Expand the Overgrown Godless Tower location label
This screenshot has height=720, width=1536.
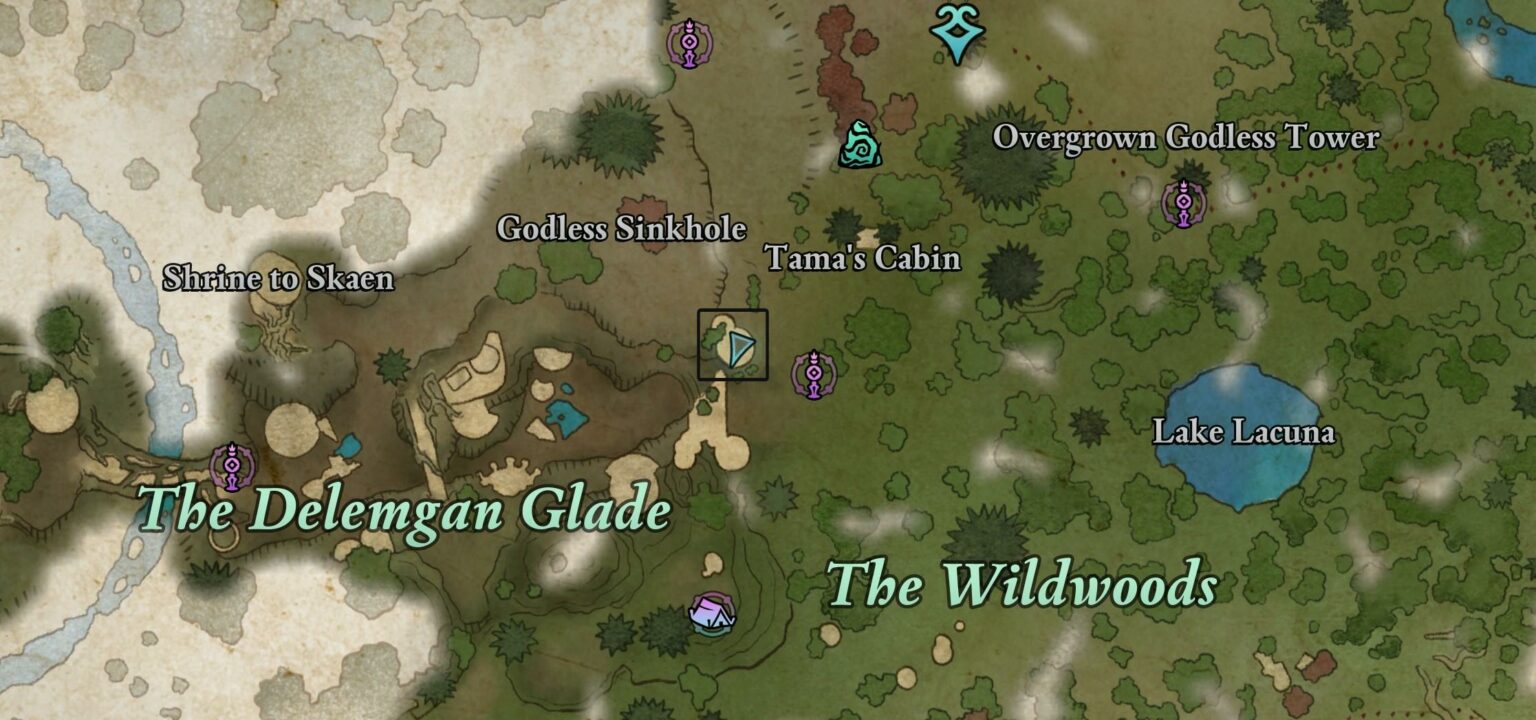point(1187,139)
